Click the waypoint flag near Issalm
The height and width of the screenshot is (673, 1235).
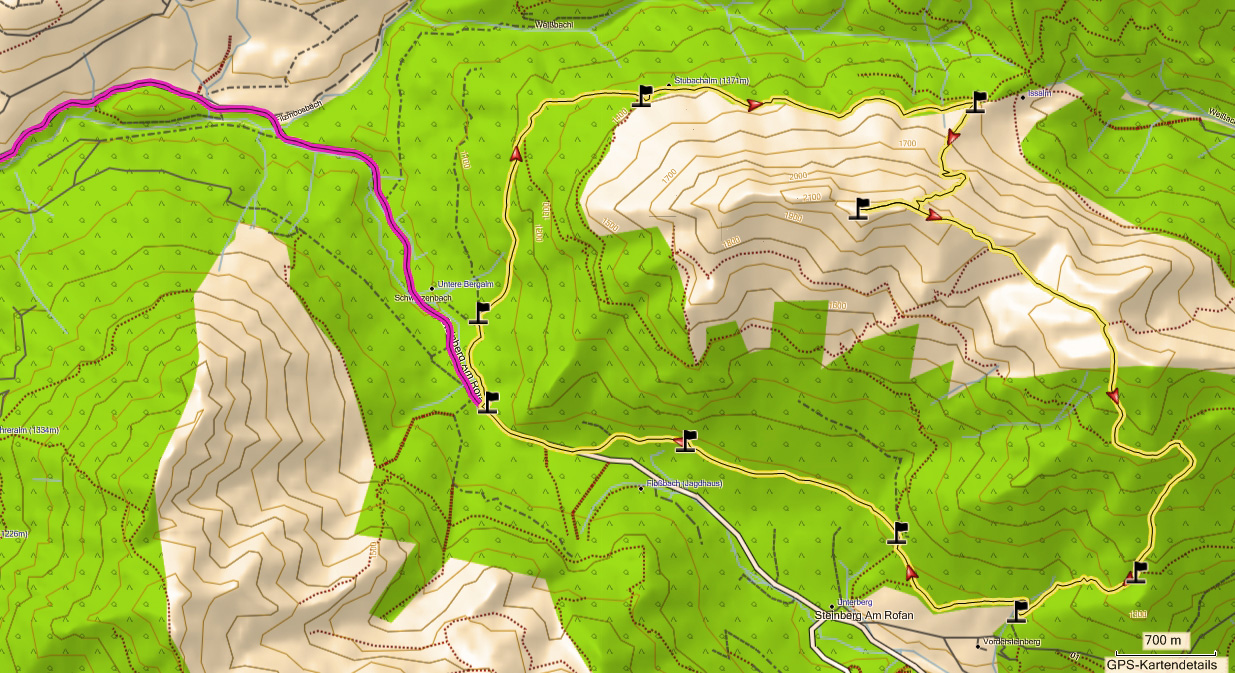tap(977, 102)
